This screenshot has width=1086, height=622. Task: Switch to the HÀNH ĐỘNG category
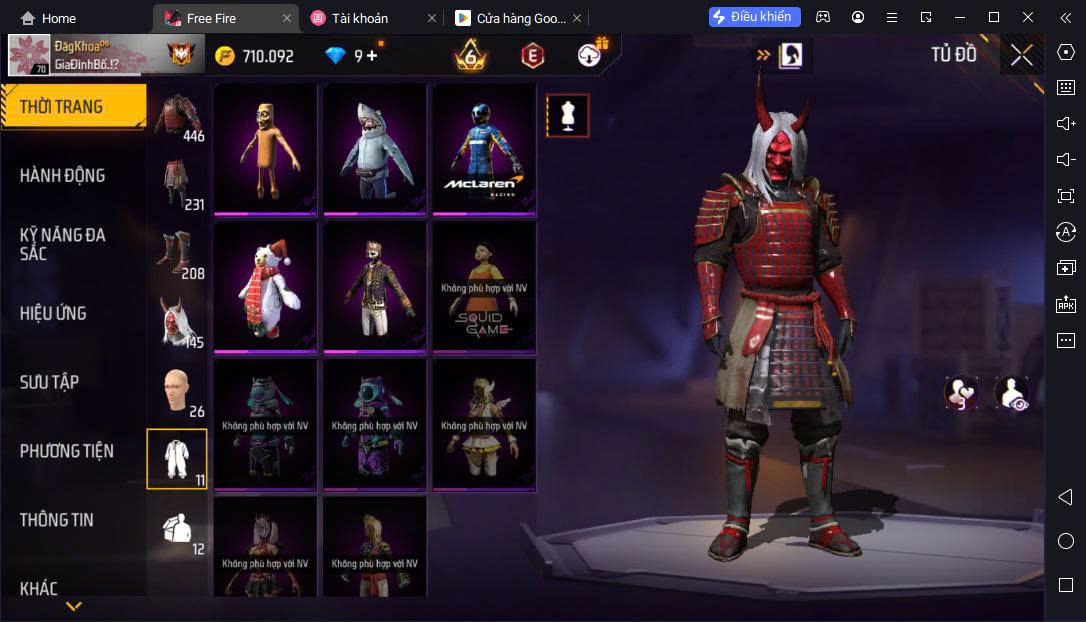pyautogui.click(x=62, y=176)
